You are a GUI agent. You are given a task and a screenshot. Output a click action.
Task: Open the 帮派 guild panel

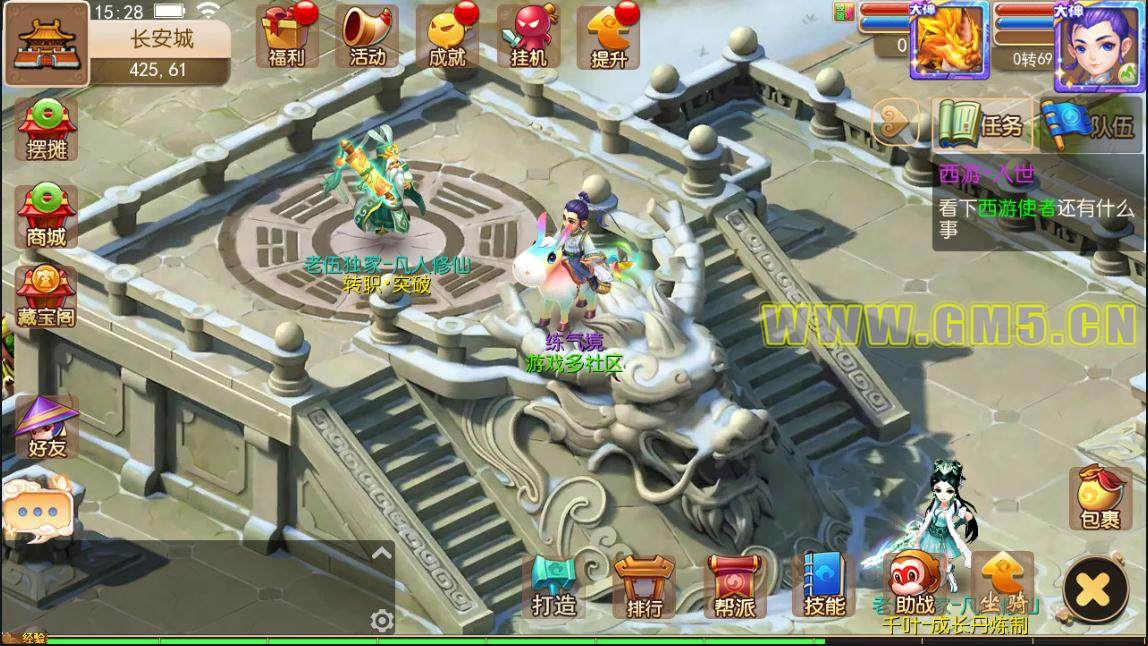point(734,587)
